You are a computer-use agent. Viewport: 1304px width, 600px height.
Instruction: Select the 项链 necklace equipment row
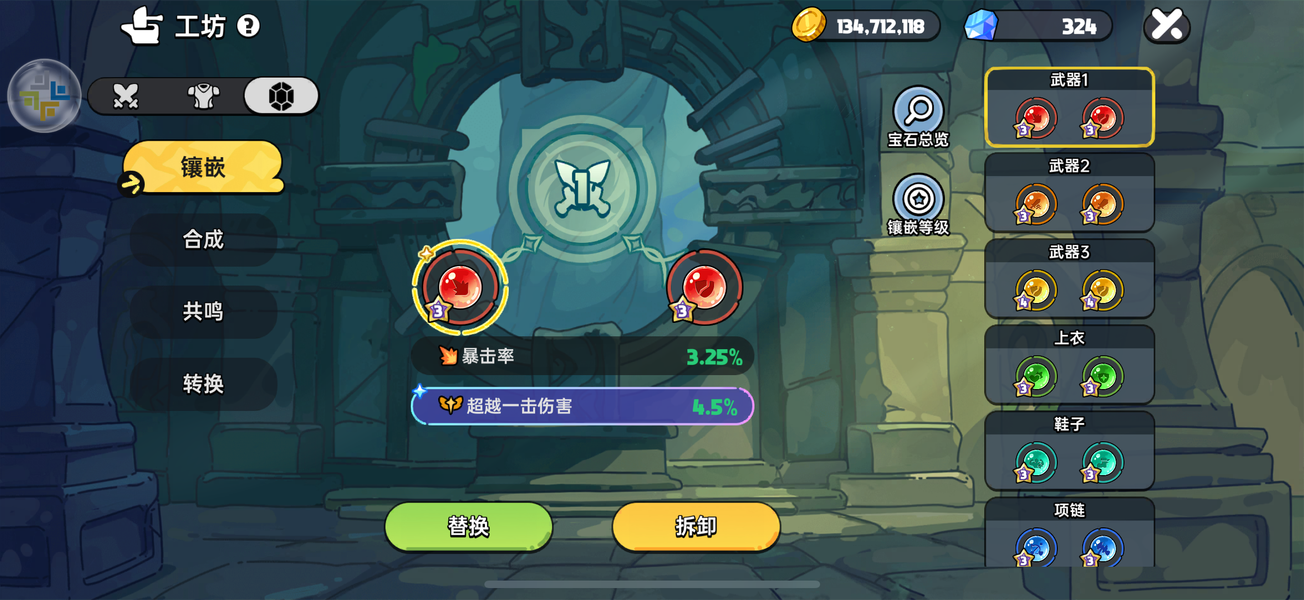pos(1069,533)
